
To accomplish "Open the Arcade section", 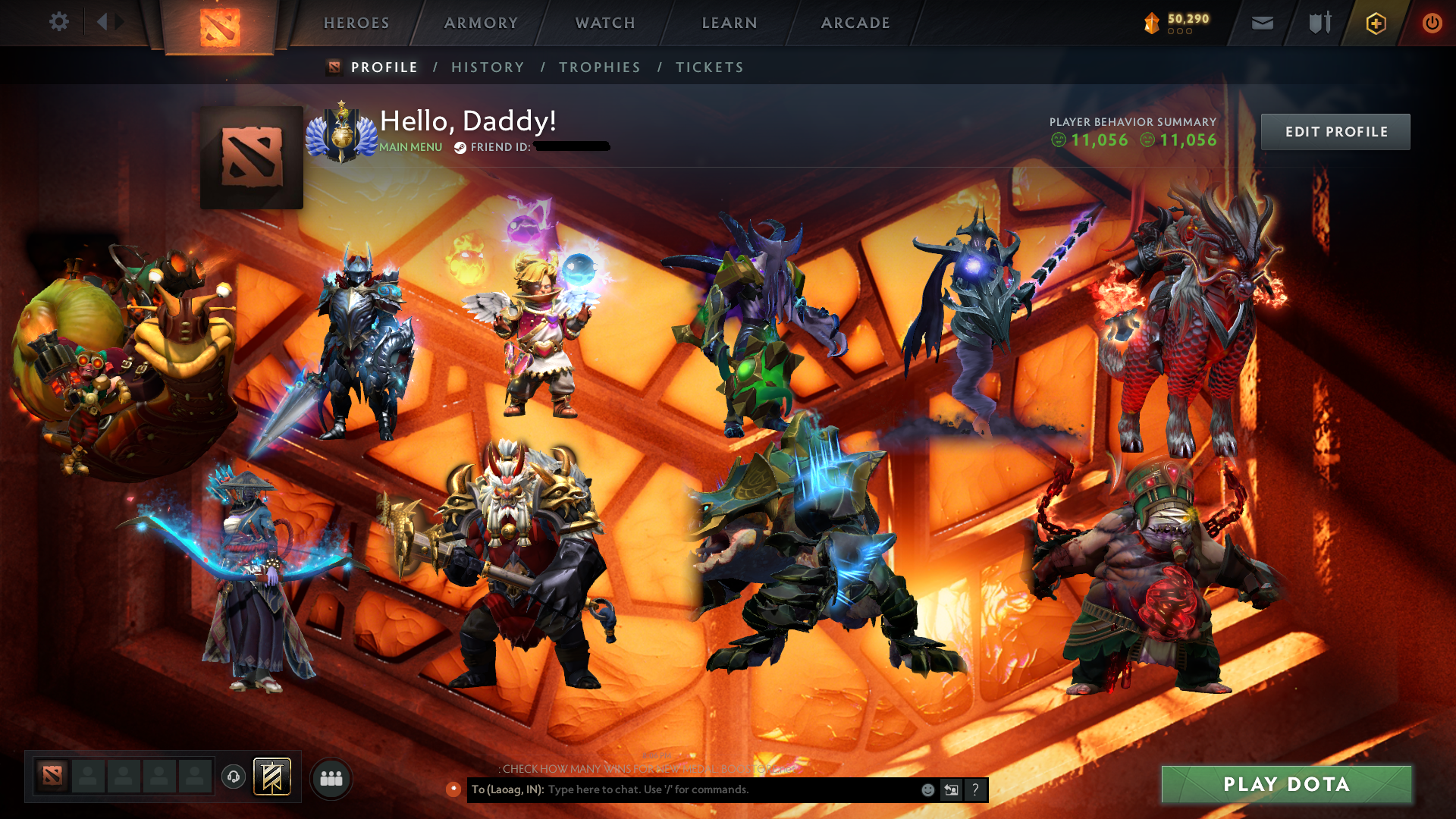I will point(855,23).
